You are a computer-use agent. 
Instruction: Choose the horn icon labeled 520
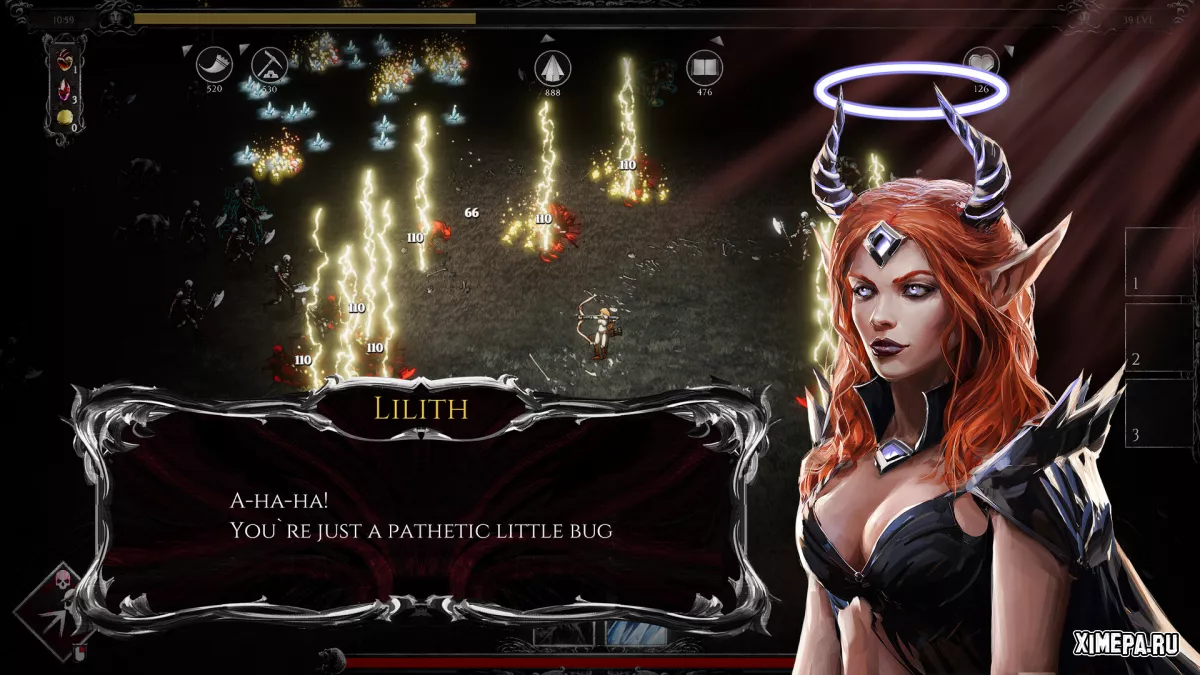(214, 65)
